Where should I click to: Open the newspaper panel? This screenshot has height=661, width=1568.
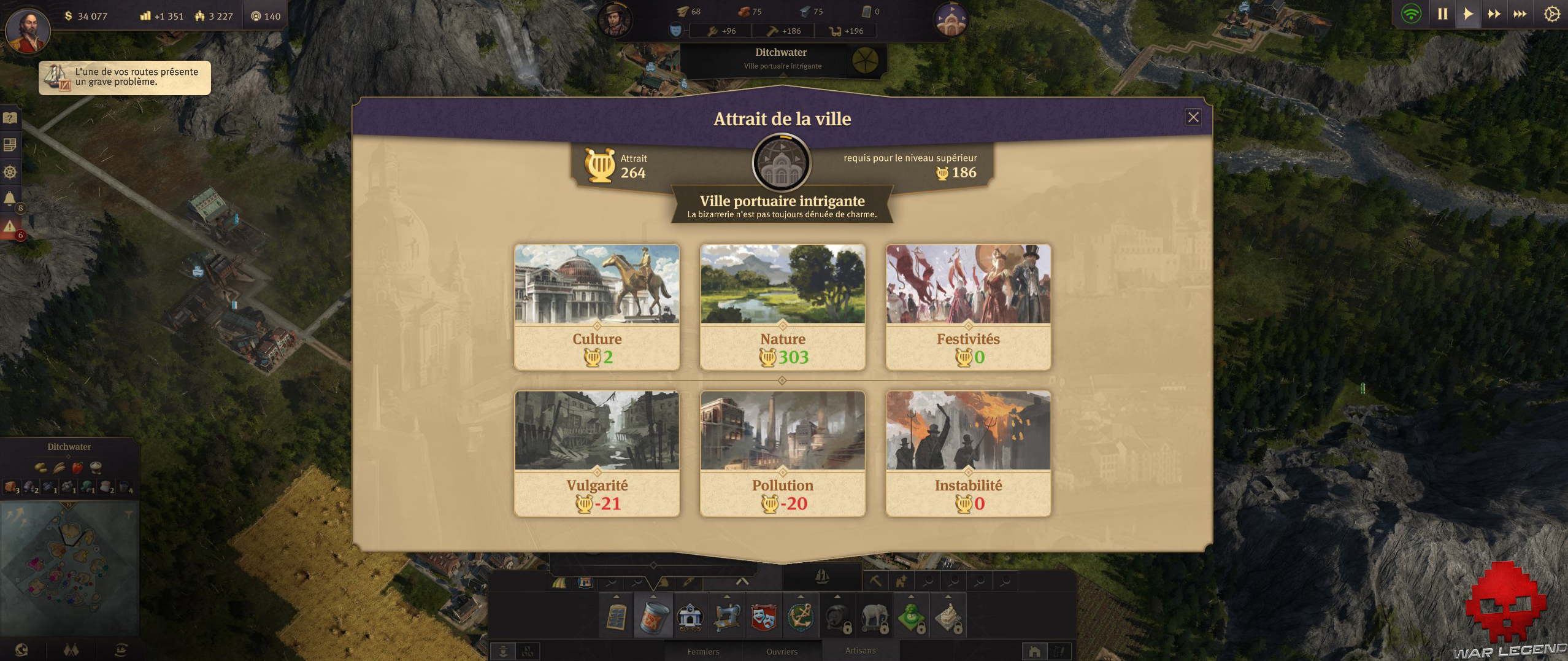9,144
